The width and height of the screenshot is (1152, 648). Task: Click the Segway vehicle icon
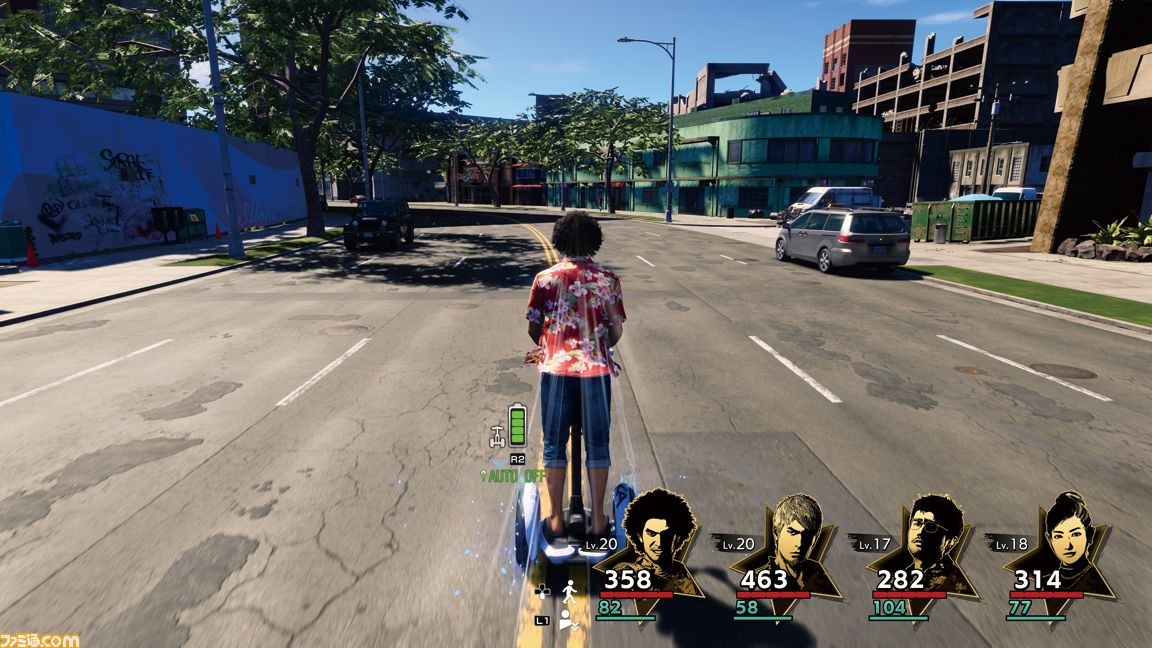coord(496,435)
